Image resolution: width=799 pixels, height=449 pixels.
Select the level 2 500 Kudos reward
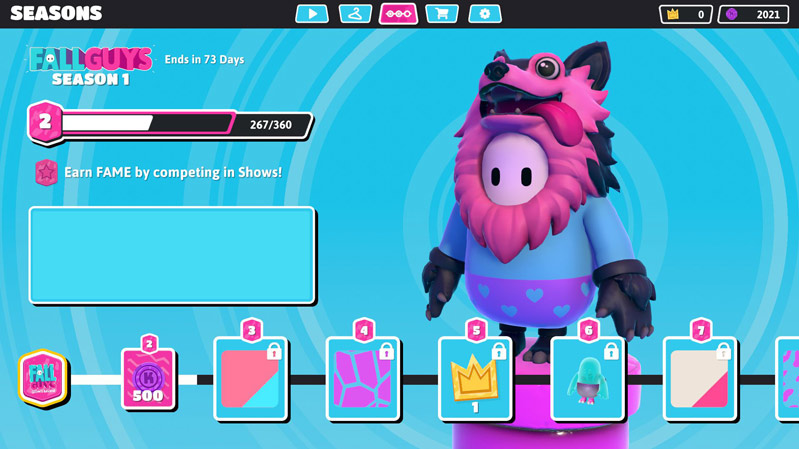tap(148, 378)
